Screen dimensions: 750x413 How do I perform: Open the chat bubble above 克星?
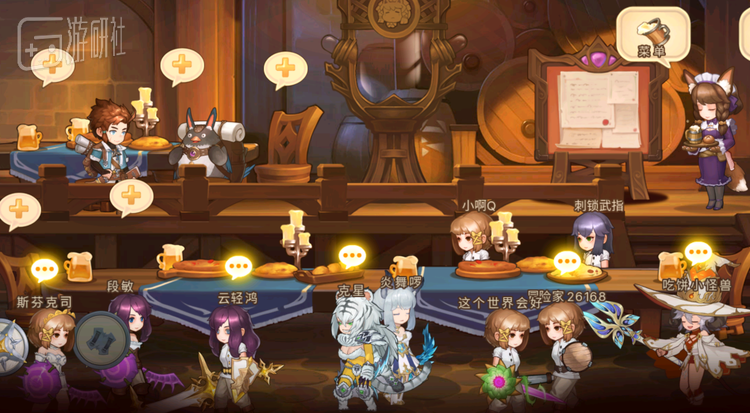(350, 257)
